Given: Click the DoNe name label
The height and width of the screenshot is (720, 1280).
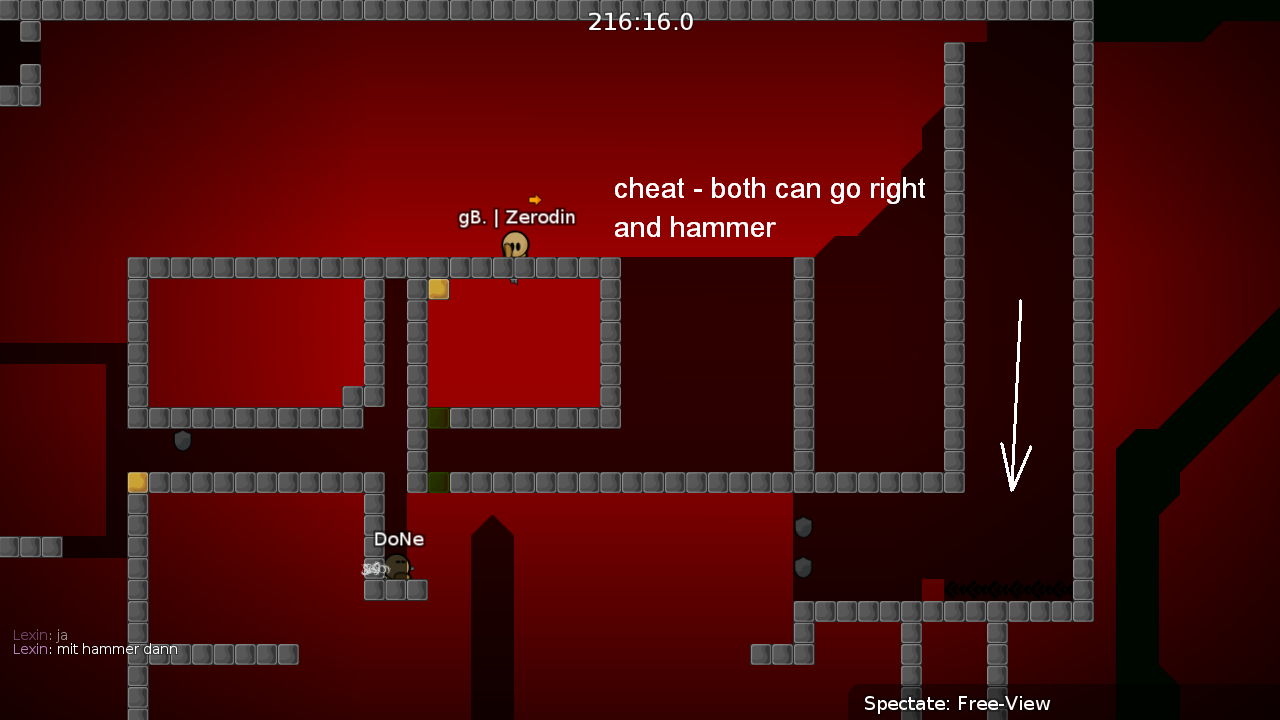Looking at the screenshot, I should pyautogui.click(x=398, y=538).
